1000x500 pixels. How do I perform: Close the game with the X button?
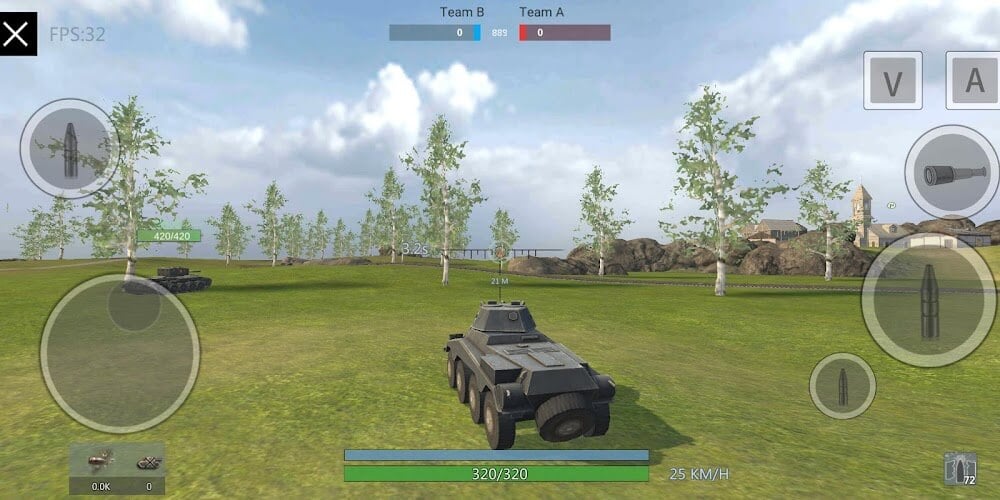[17, 34]
